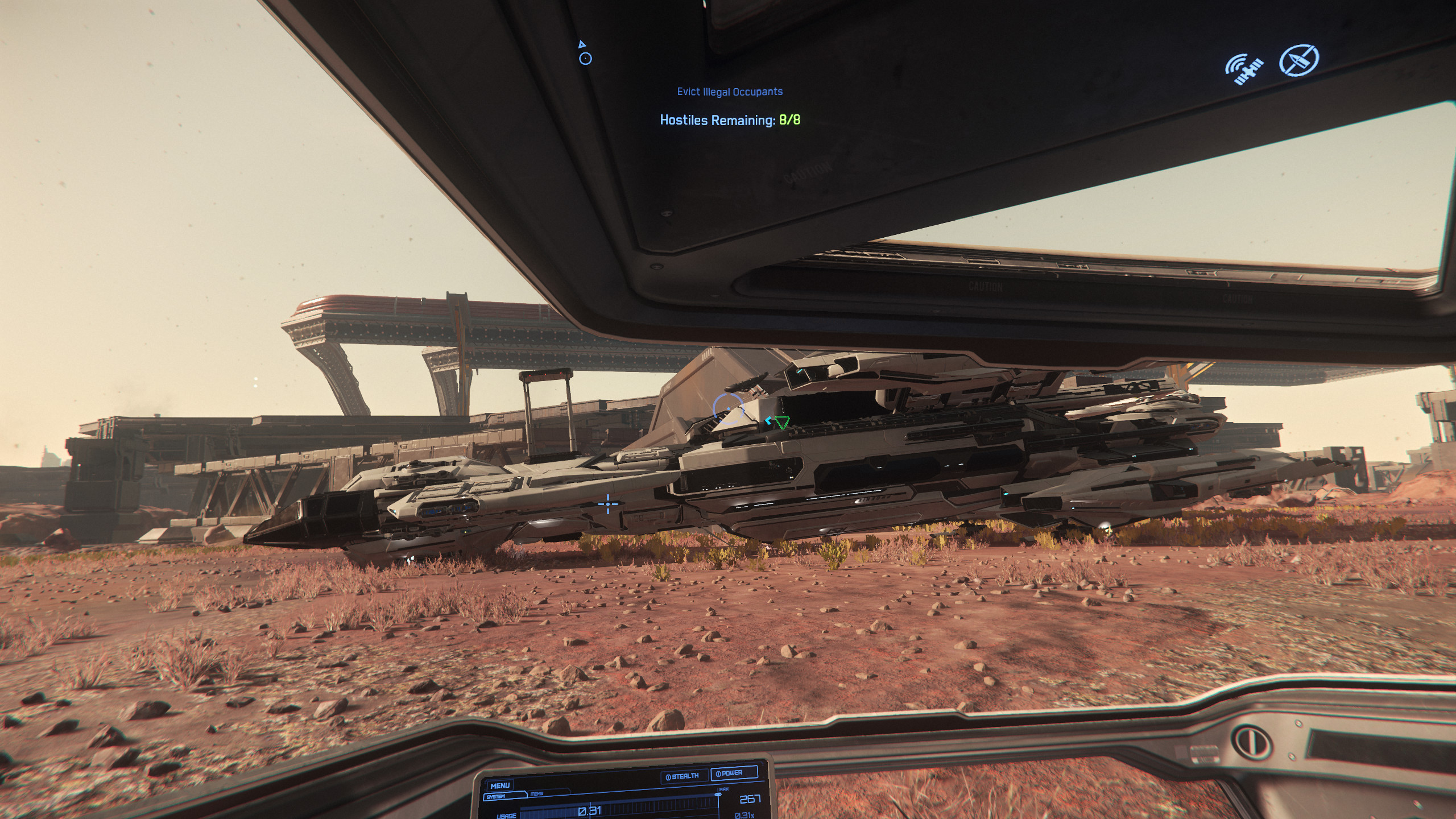Switch to the ITEMS tab
Image resolution: width=1456 pixels, height=819 pixels.
coord(537,794)
